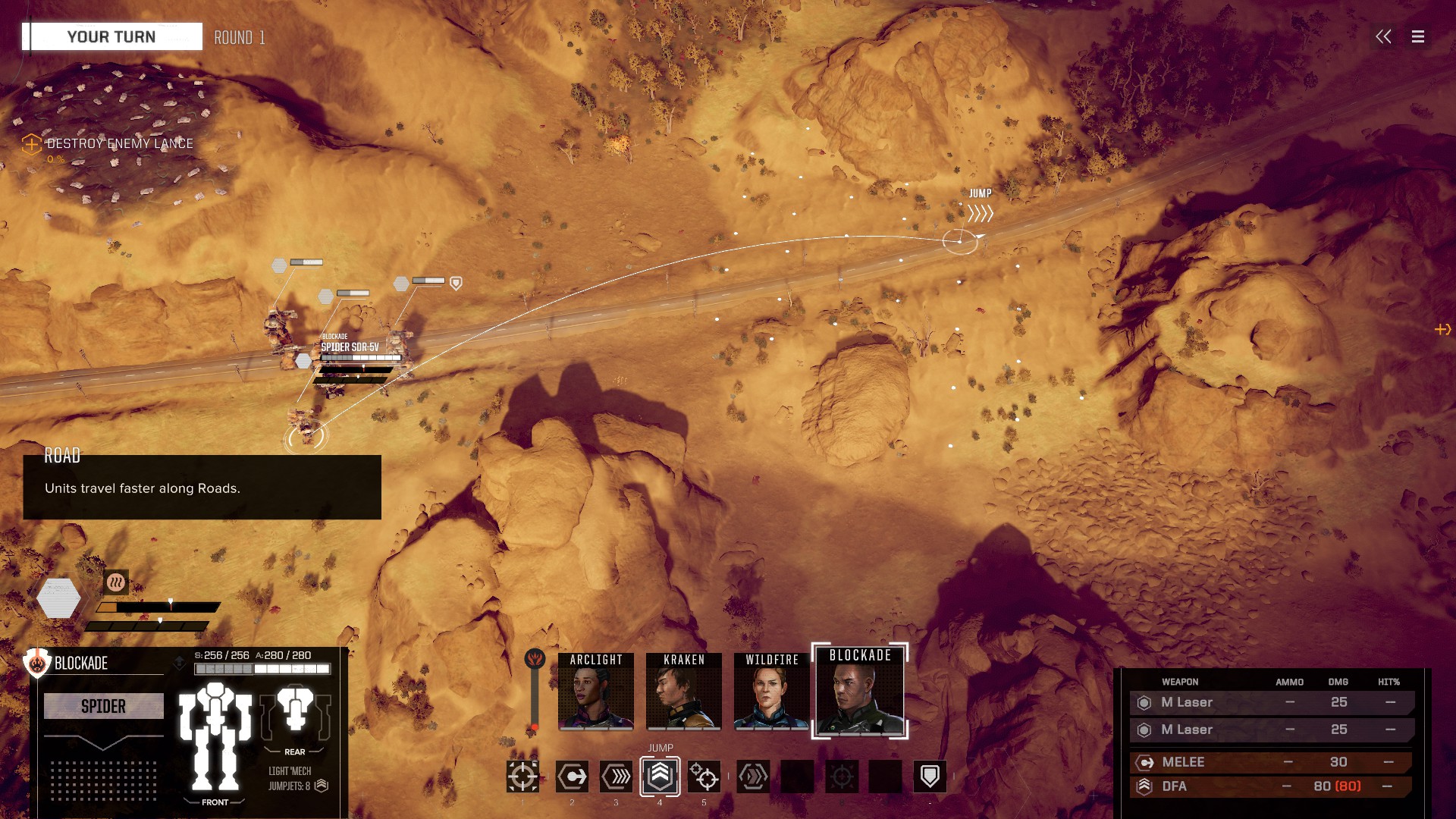Image resolution: width=1456 pixels, height=819 pixels.
Task: Confirm jump at the JUMP destination marker
Action: tap(959, 241)
